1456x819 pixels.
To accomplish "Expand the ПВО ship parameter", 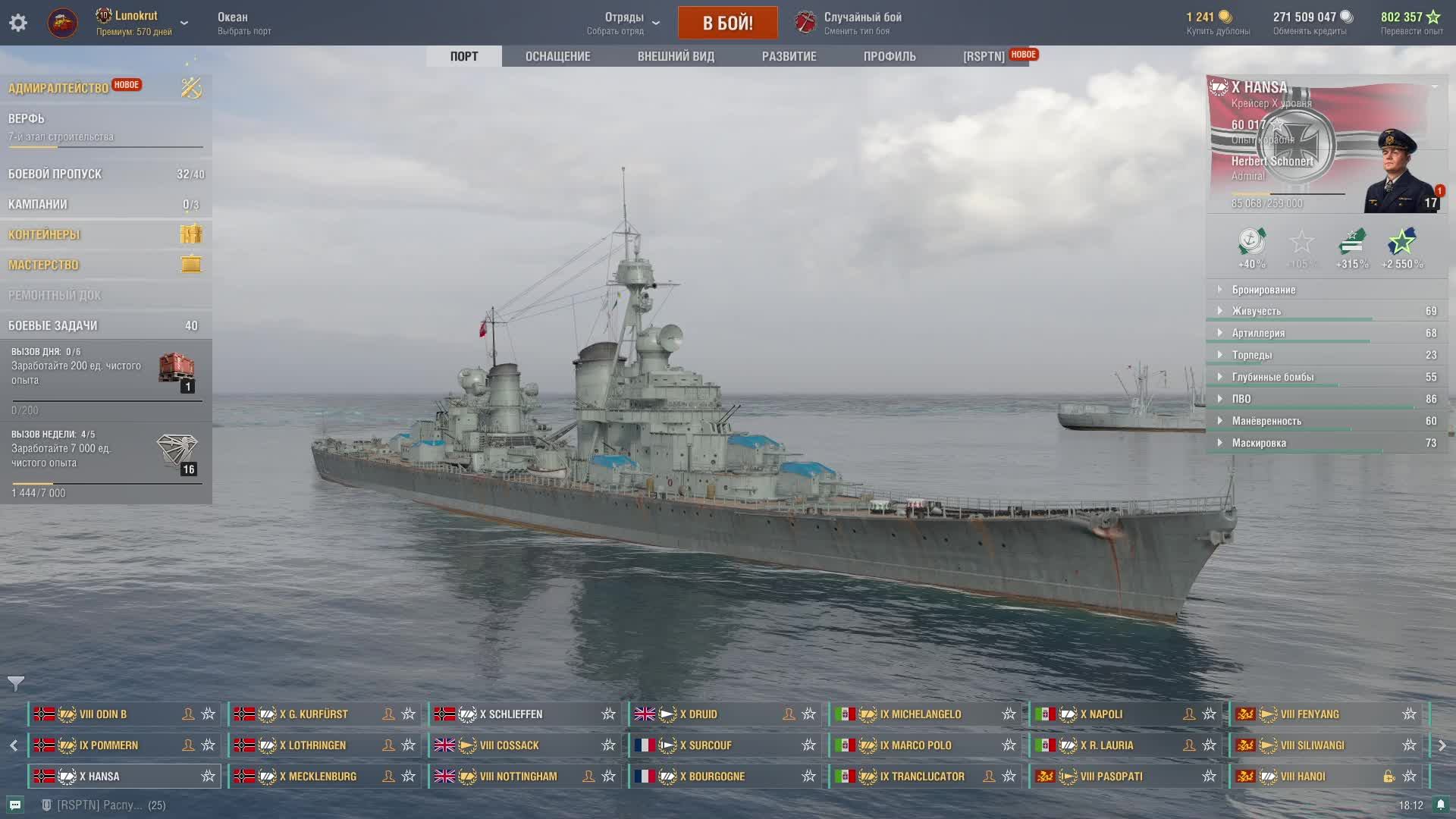I will [x=1241, y=399].
